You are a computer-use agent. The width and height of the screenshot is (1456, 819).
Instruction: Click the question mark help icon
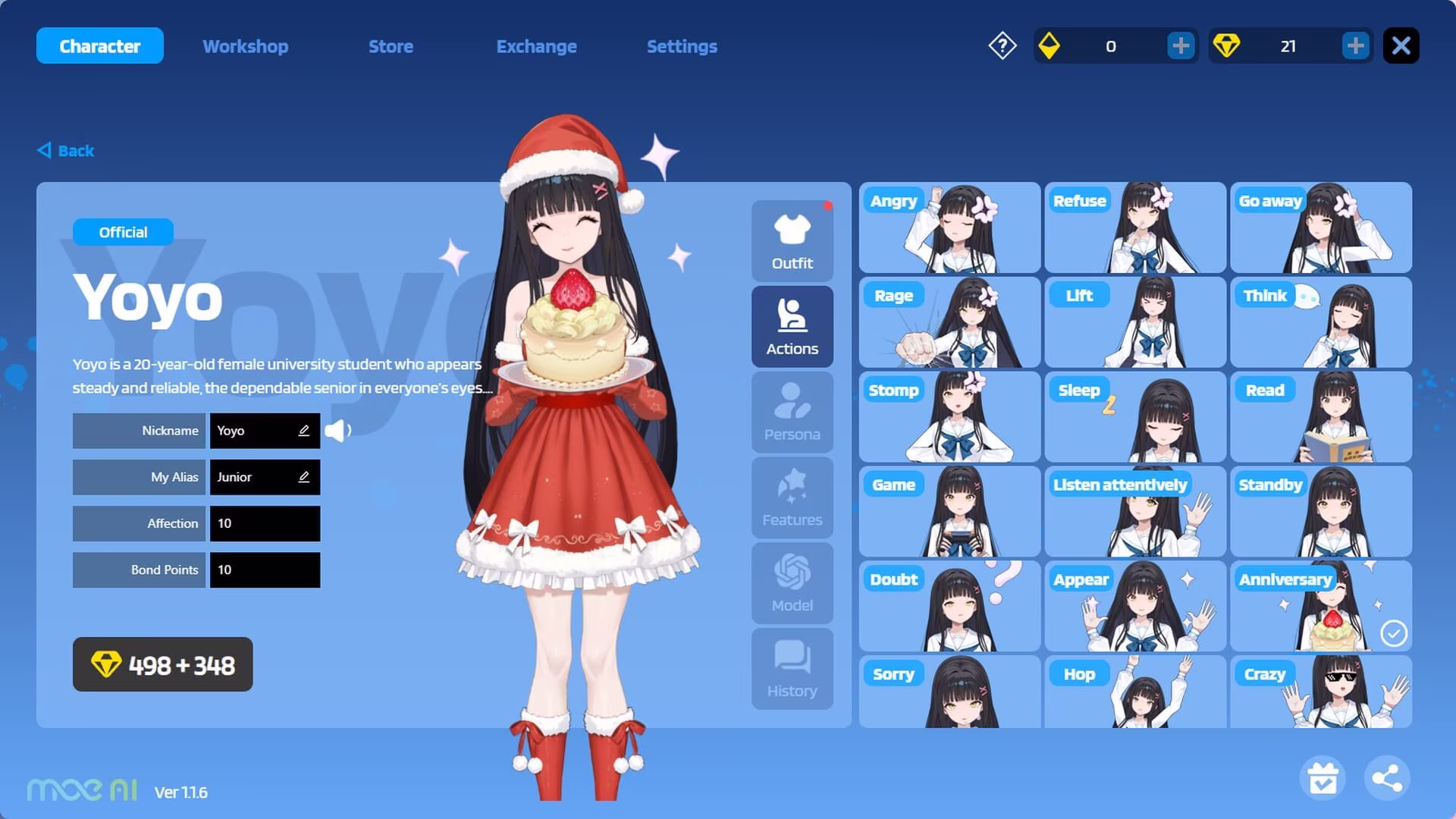pos(1002,45)
